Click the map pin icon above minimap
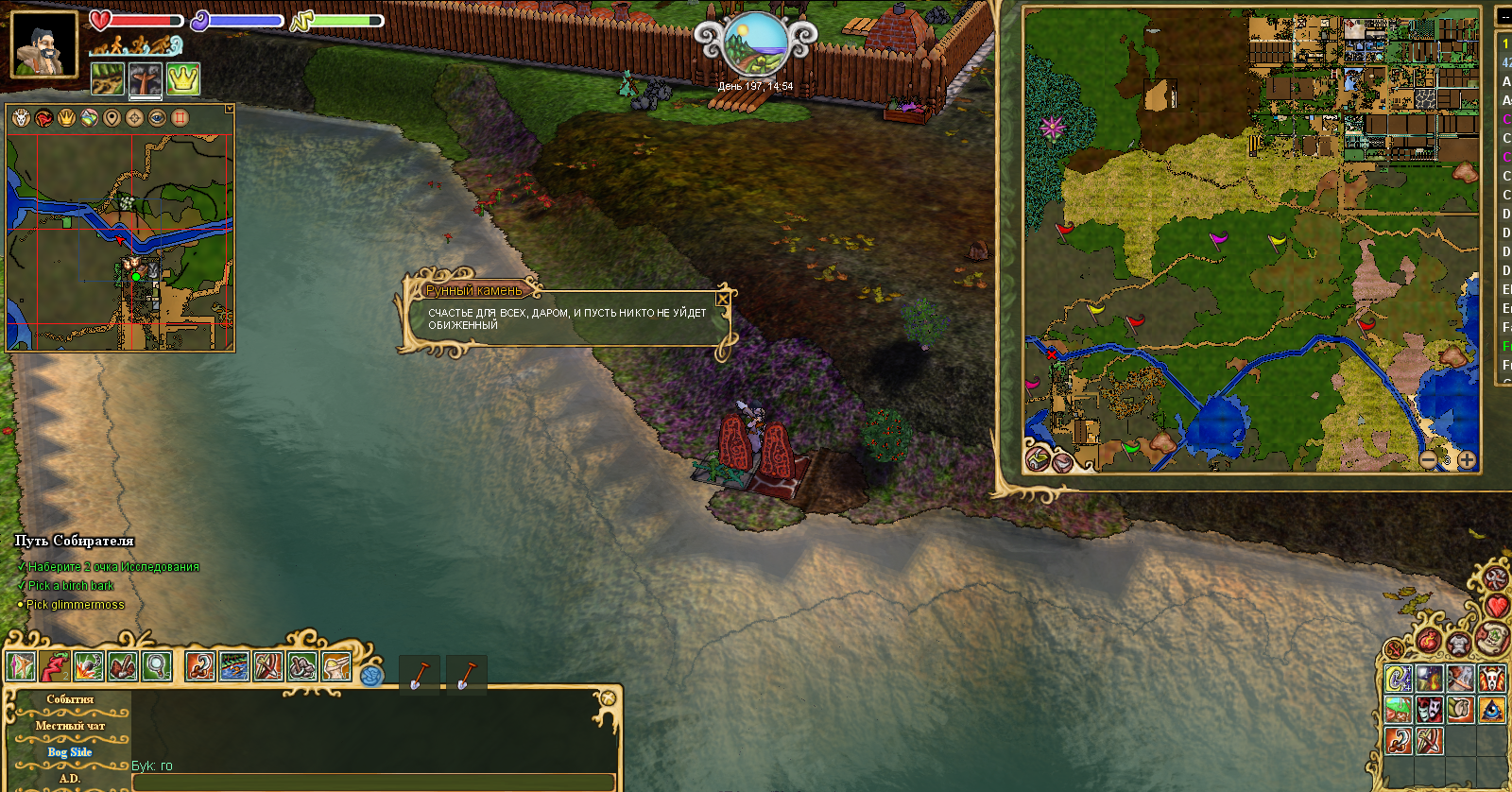 click(112, 118)
